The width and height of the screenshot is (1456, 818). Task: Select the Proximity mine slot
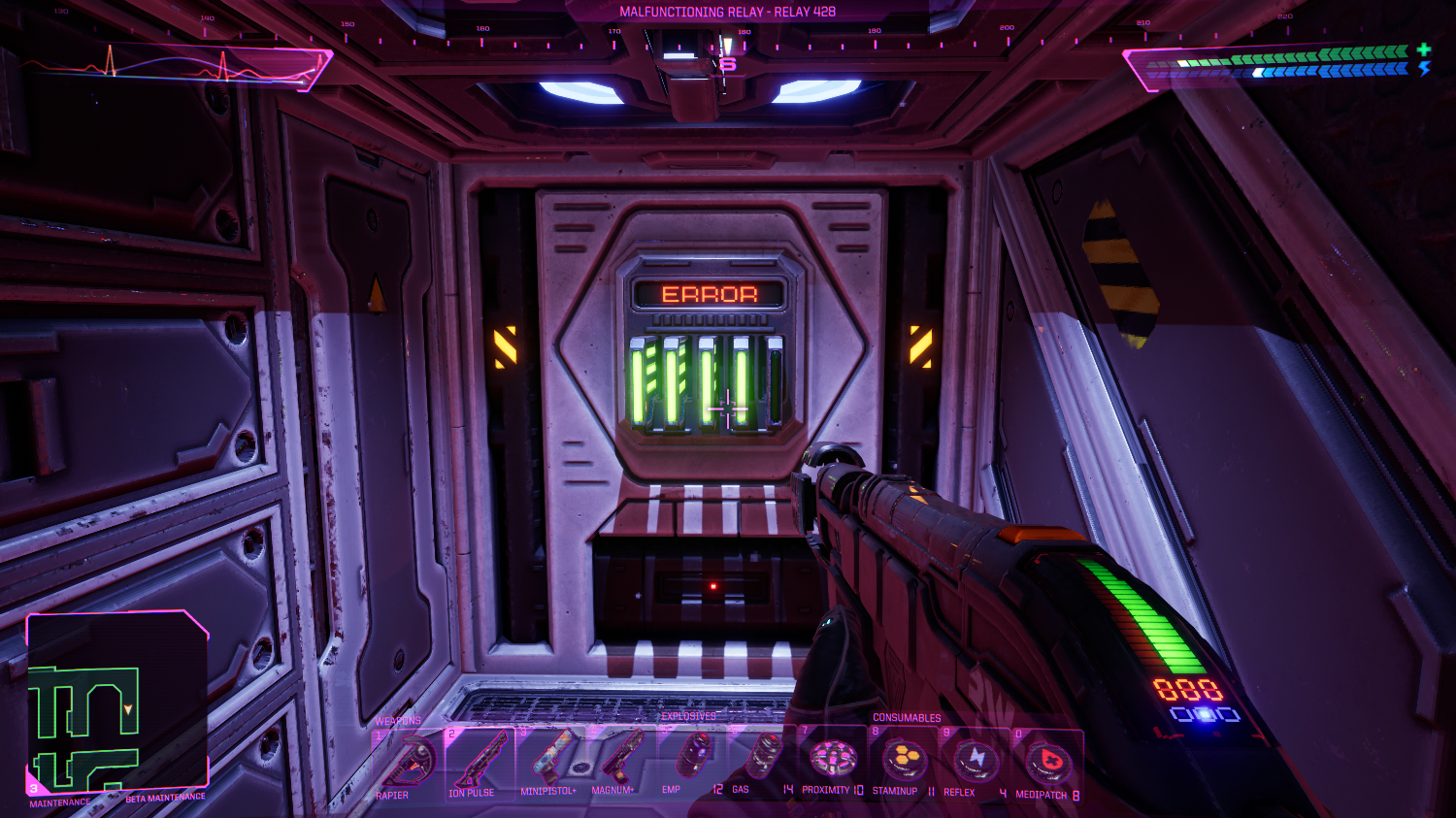(833, 758)
